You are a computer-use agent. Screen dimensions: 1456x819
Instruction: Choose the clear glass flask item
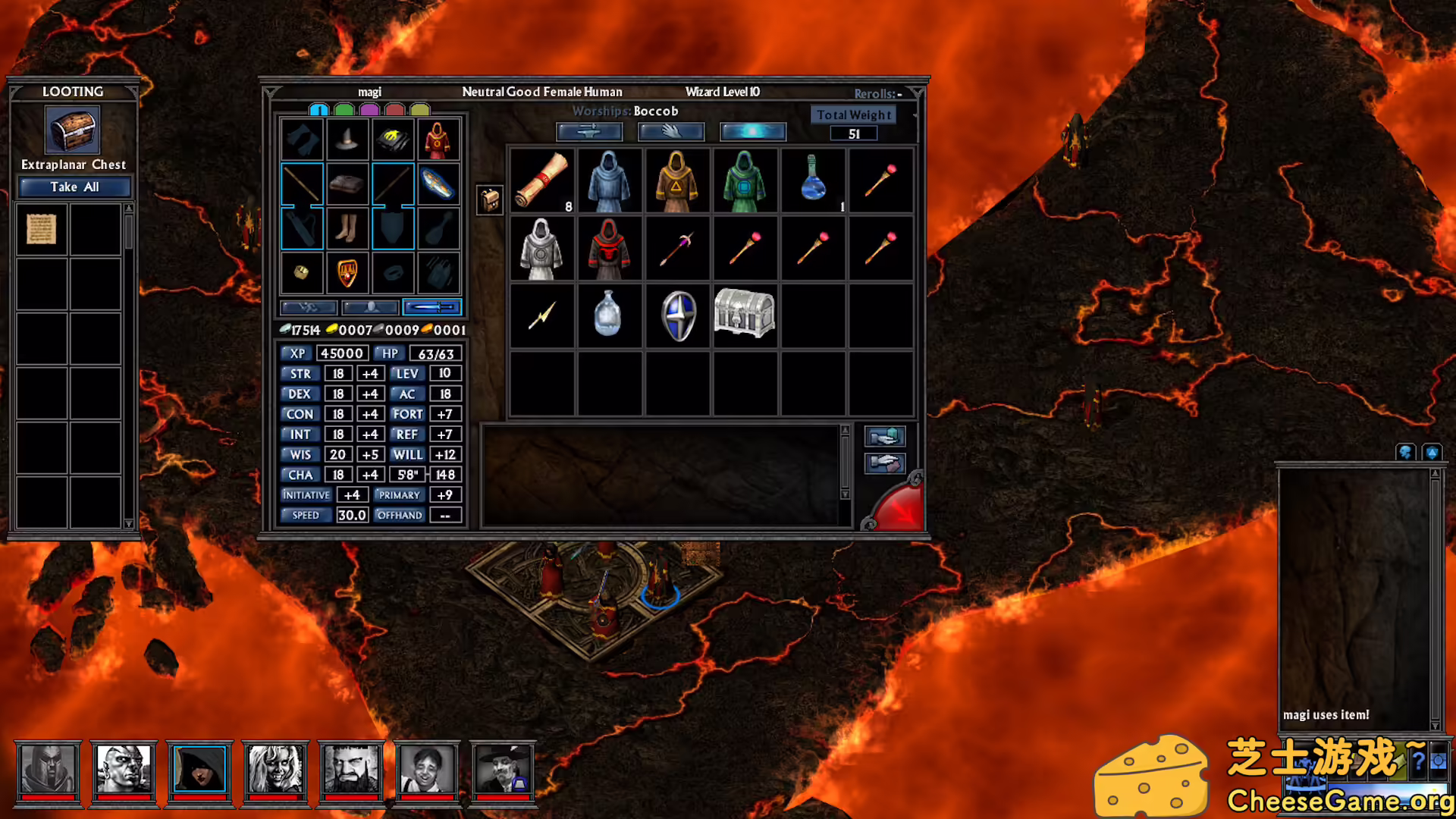pyautogui.click(x=608, y=314)
